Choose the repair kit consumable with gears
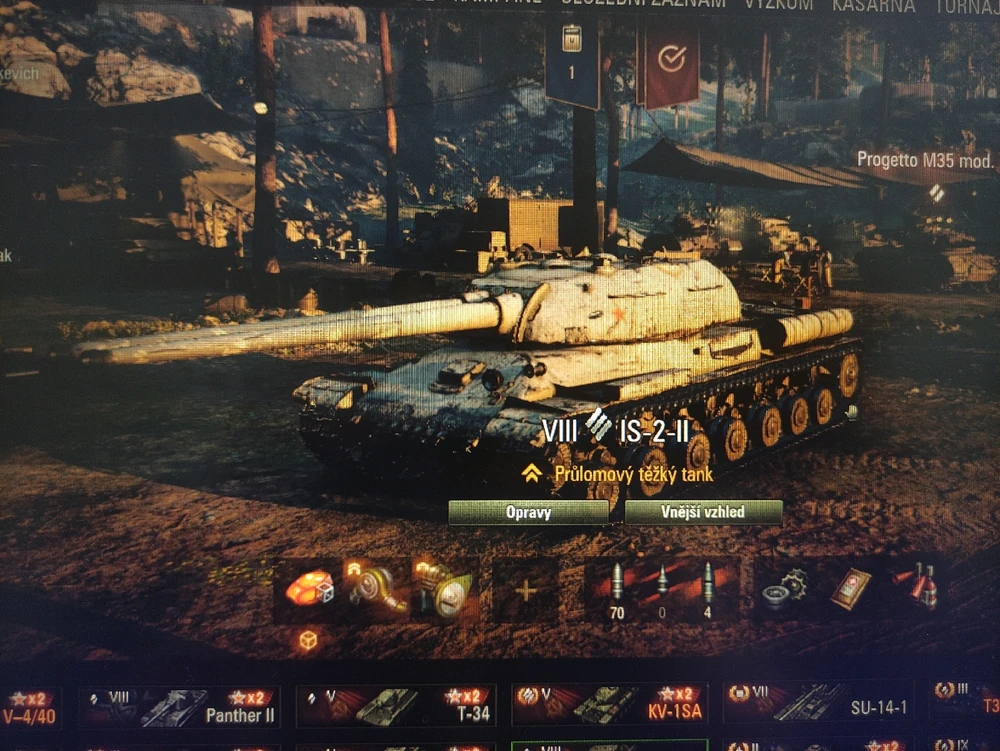 785,590
